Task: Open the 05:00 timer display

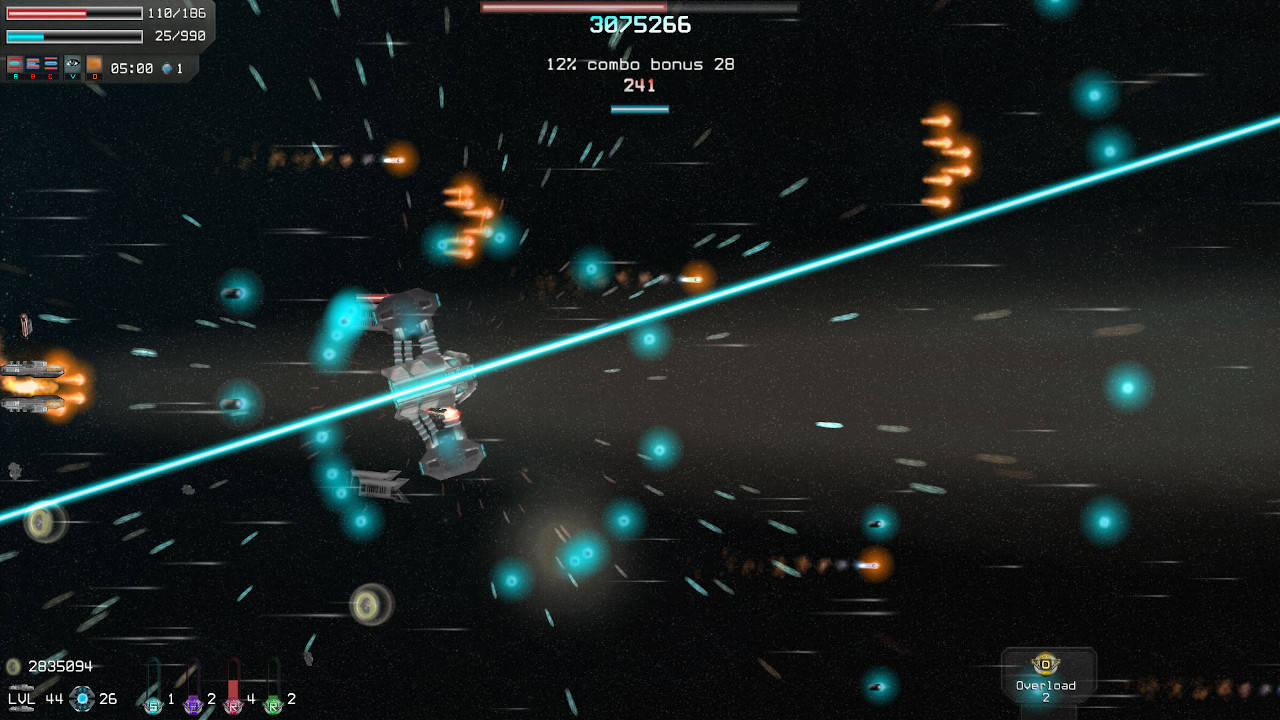Action: tap(131, 66)
